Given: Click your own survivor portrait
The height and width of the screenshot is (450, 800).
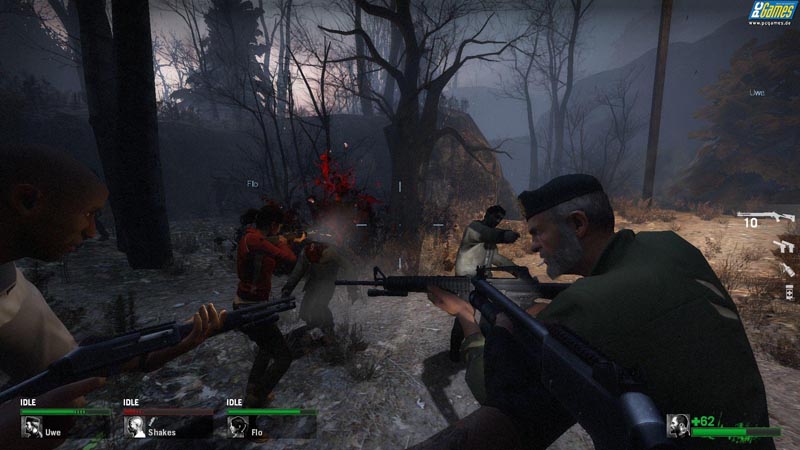Looking at the screenshot, I should 678,425.
